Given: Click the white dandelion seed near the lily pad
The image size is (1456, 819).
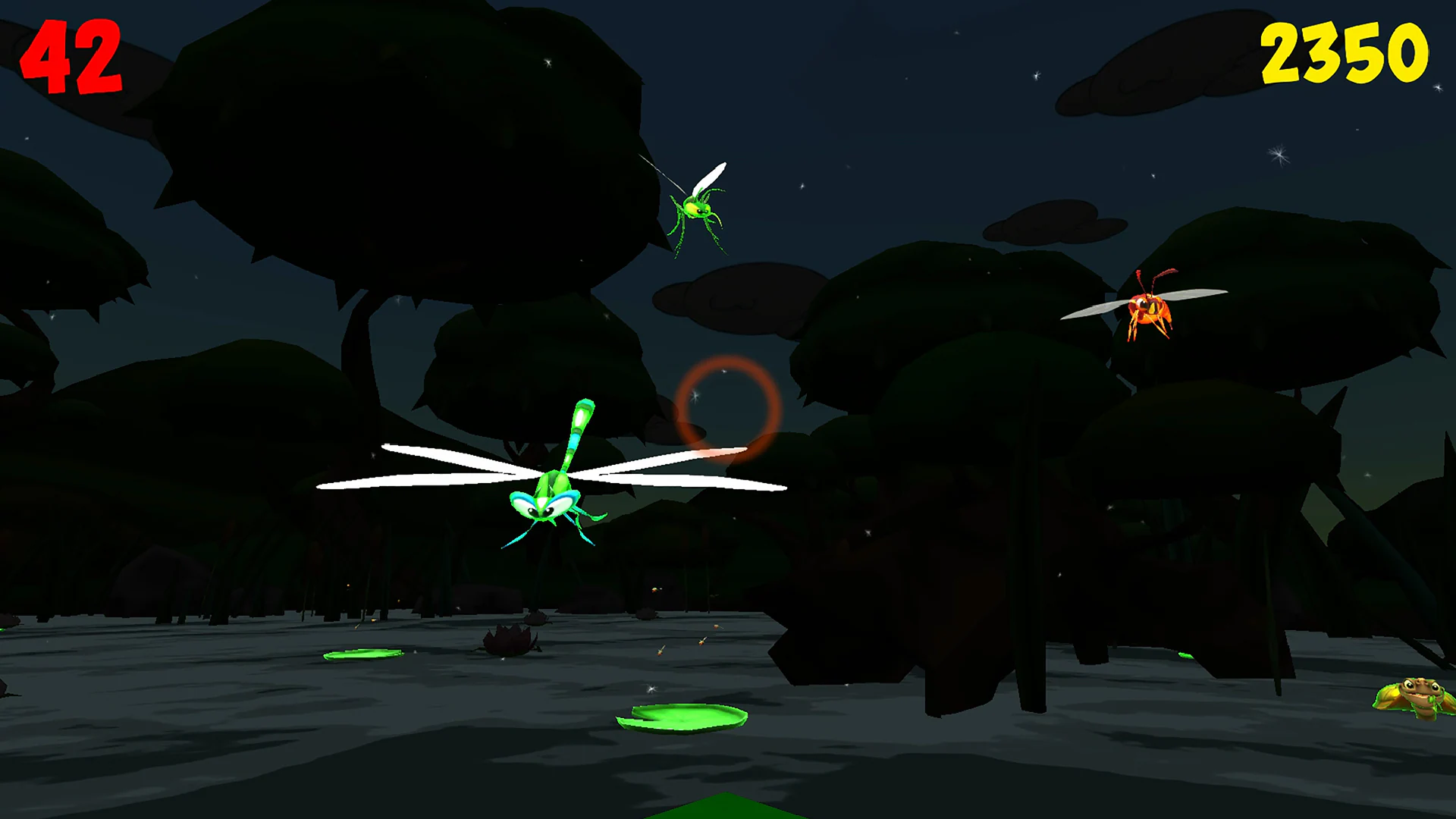Looking at the screenshot, I should (651, 689).
